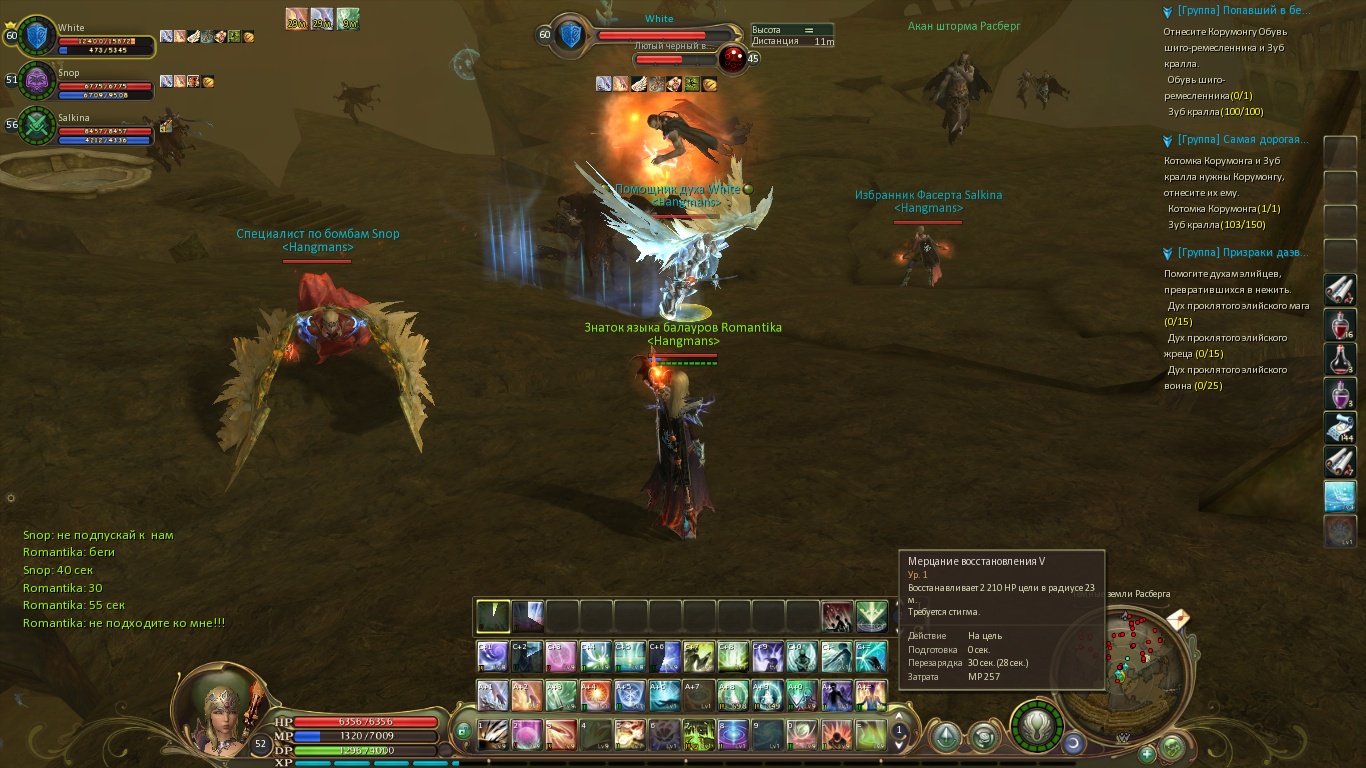This screenshot has height=768, width=1366.
Task: Switch hotbar page with the up arrow
Action: (899, 717)
